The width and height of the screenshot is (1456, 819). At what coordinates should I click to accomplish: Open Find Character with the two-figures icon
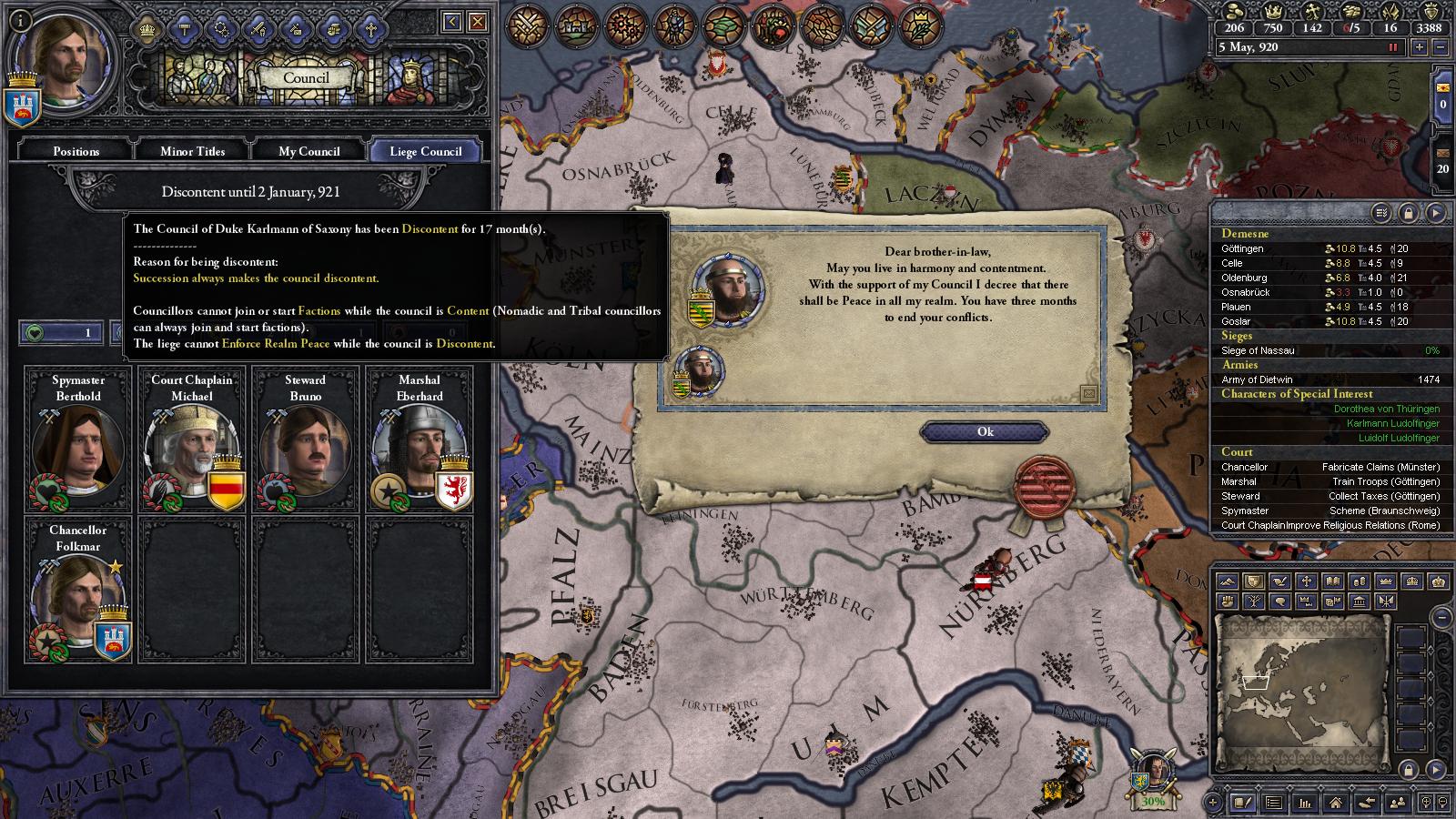pos(1399,802)
